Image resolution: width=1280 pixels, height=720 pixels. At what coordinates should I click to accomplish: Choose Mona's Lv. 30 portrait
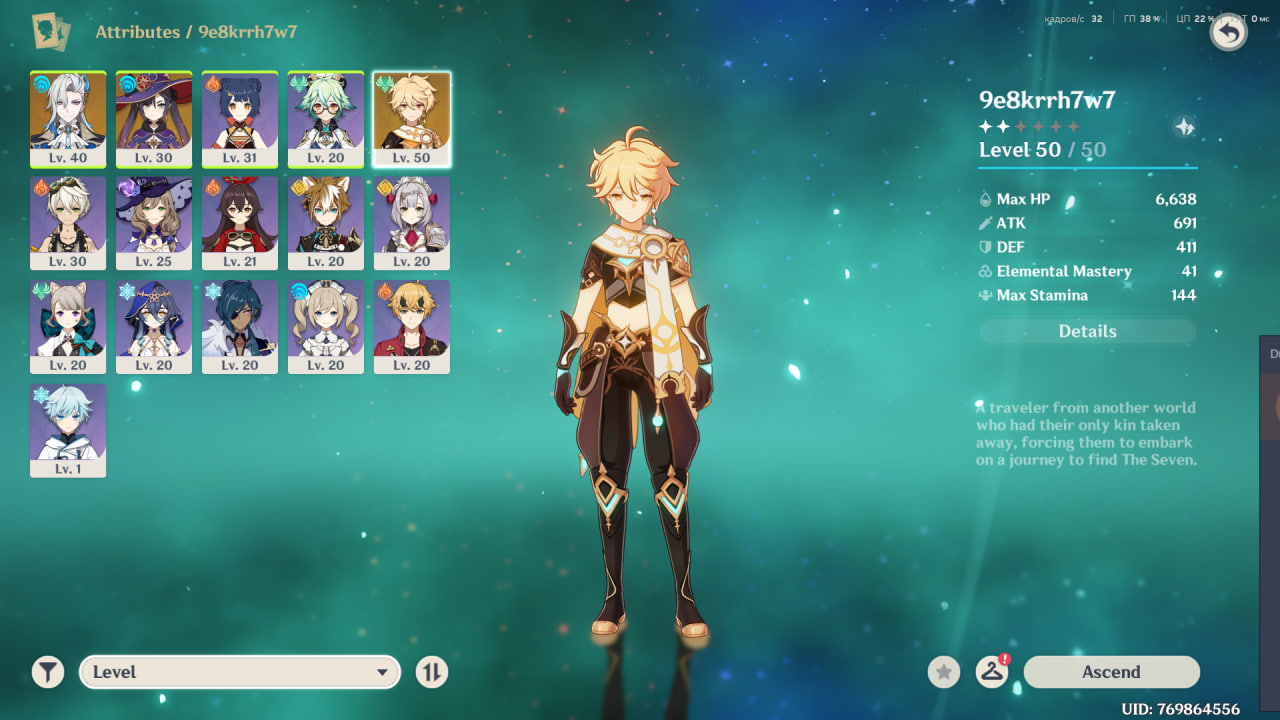coord(154,119)
